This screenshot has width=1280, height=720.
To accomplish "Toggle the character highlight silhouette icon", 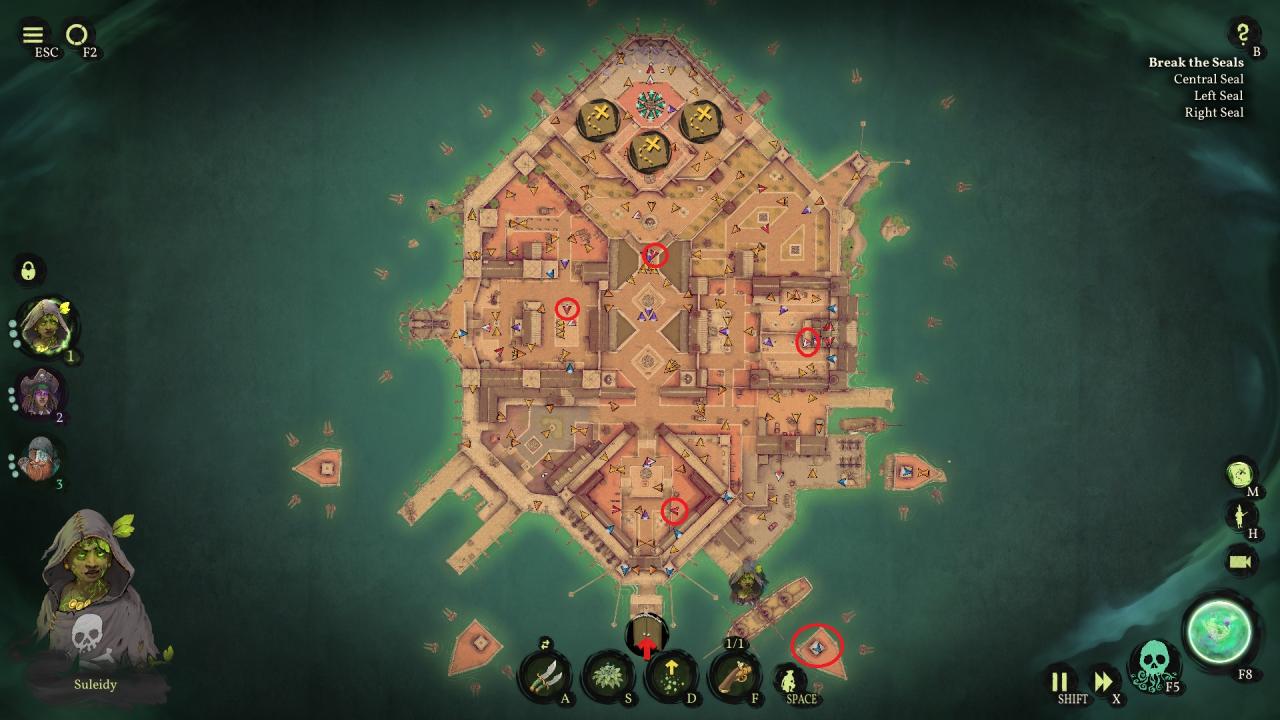I will tap(1241, 516).
